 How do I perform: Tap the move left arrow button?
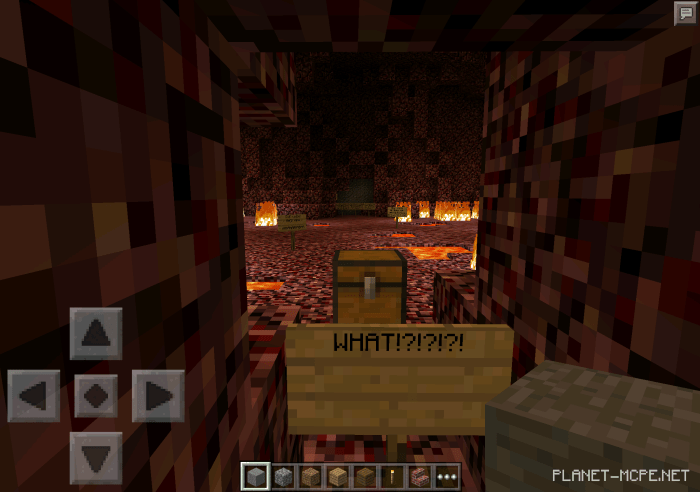click(x=33, y=395)
